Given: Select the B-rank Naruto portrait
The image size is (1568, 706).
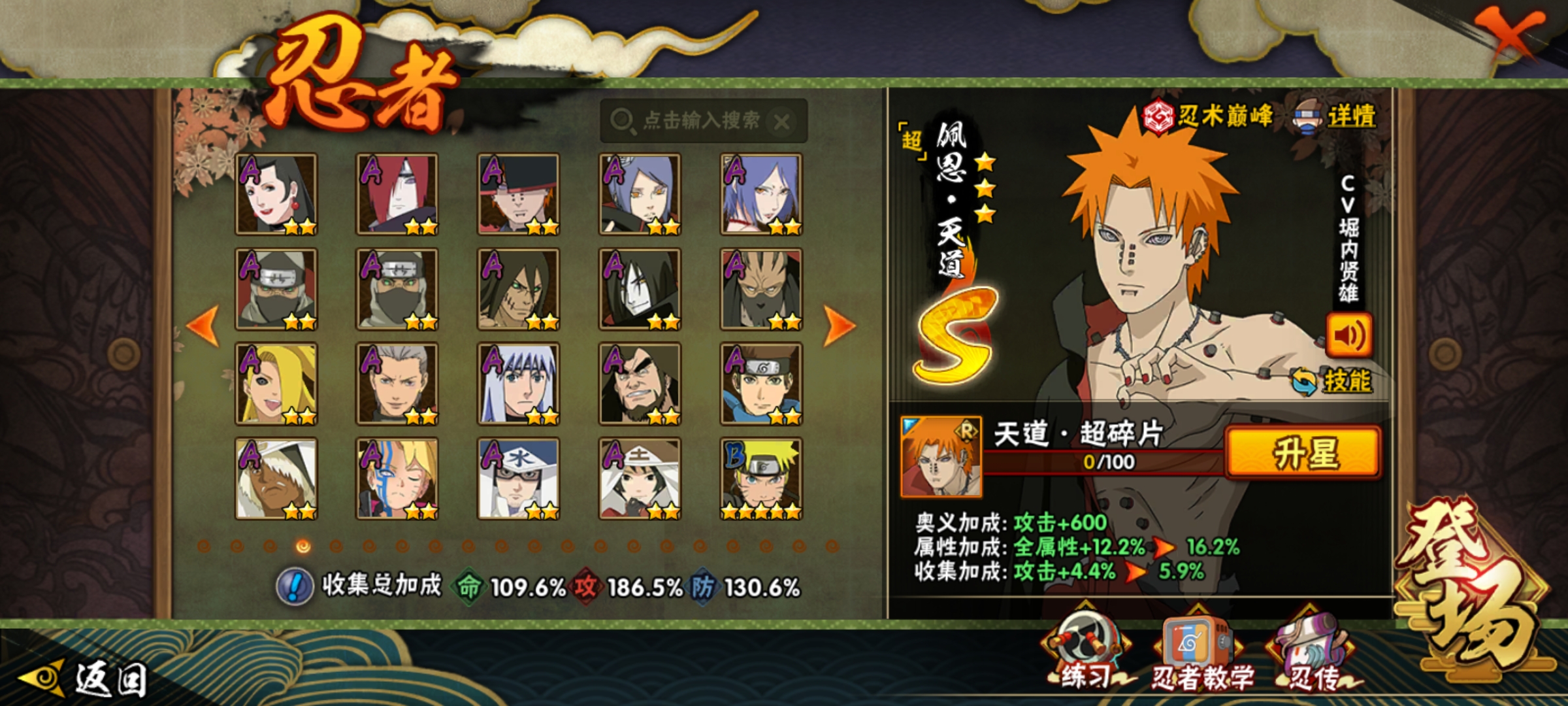Looking at the screenshot, I should pyautogui.click(x=761, y=479).
